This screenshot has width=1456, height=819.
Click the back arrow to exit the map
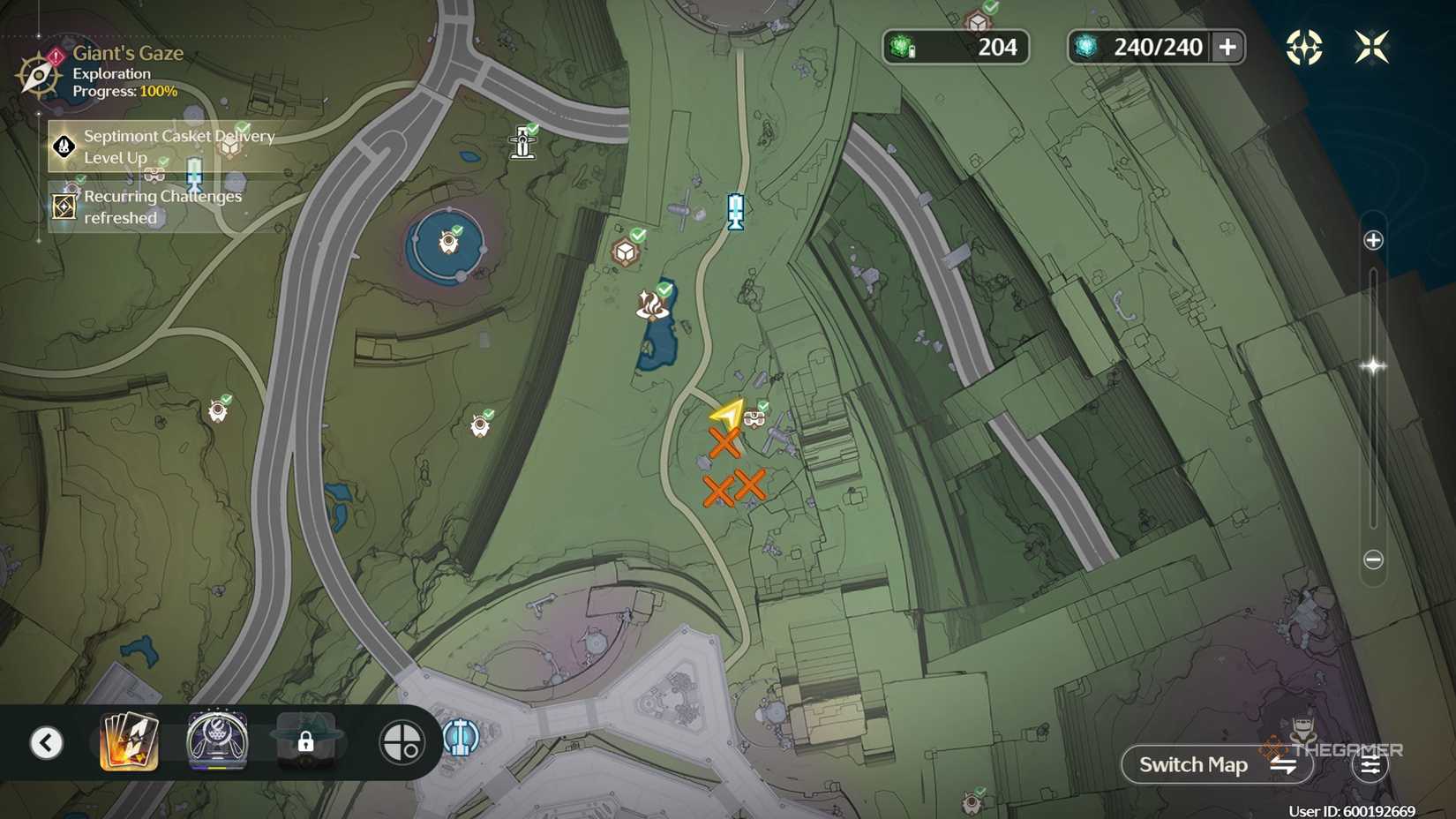point(47,741)
